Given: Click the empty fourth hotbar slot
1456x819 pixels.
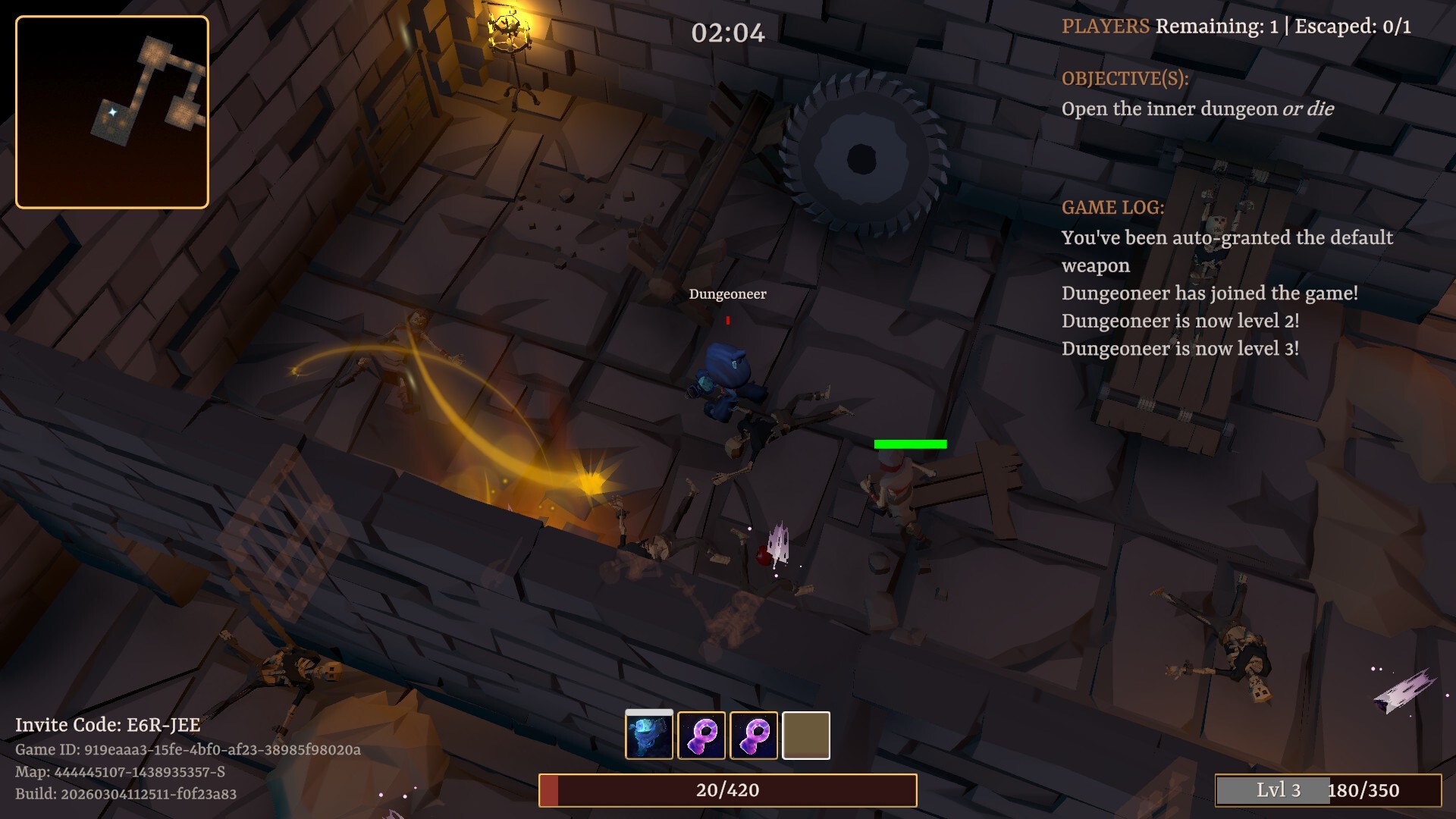Looking at the screenshot, I should pos(806,734).
